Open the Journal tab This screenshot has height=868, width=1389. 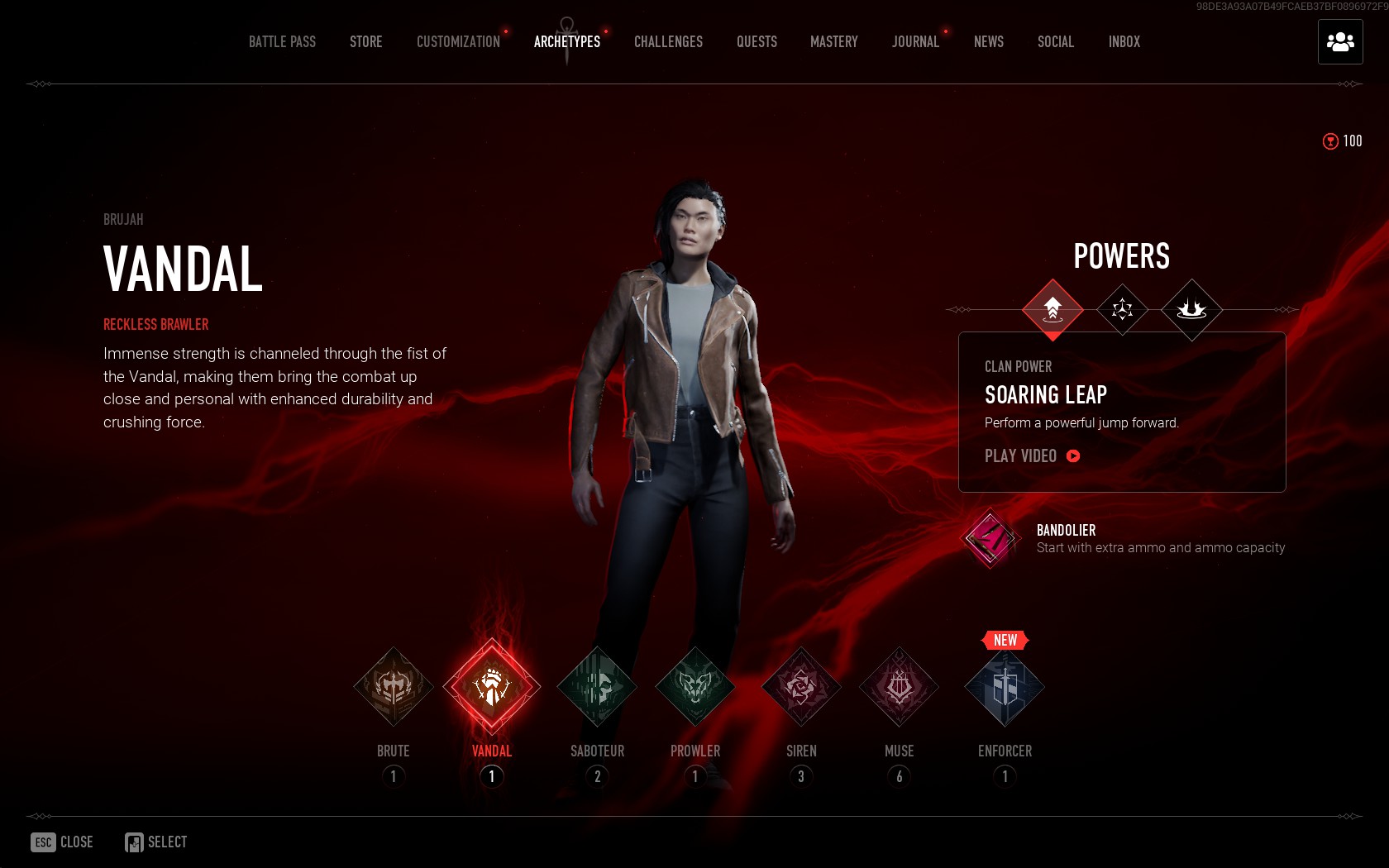(915, 42)
